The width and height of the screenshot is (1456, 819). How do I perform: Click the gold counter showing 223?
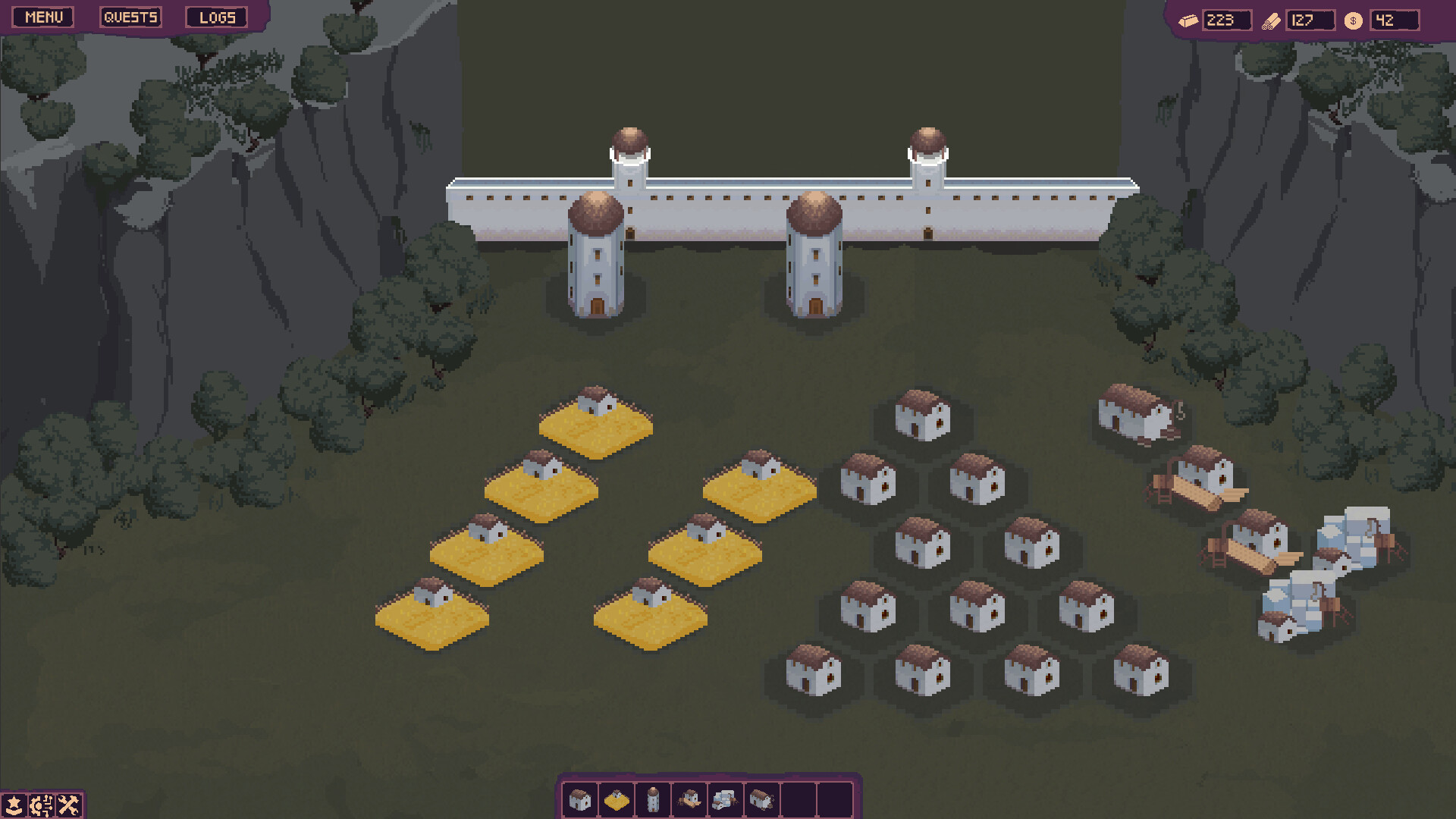pyautogui.click(x=1227, y=20)
